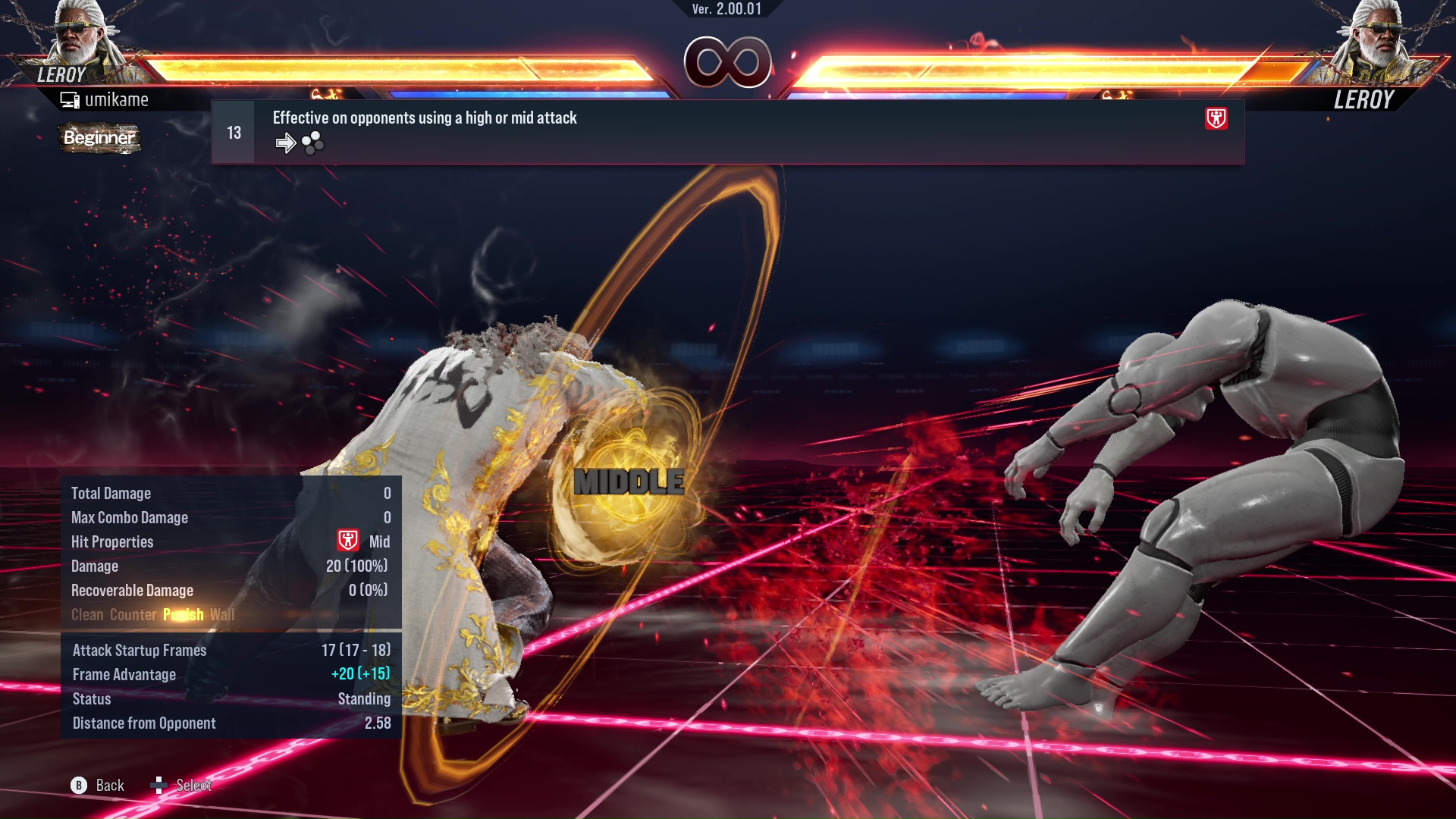
Task: Select move 13 'Effective on opponents' entry
Action: tap(726, 132)
